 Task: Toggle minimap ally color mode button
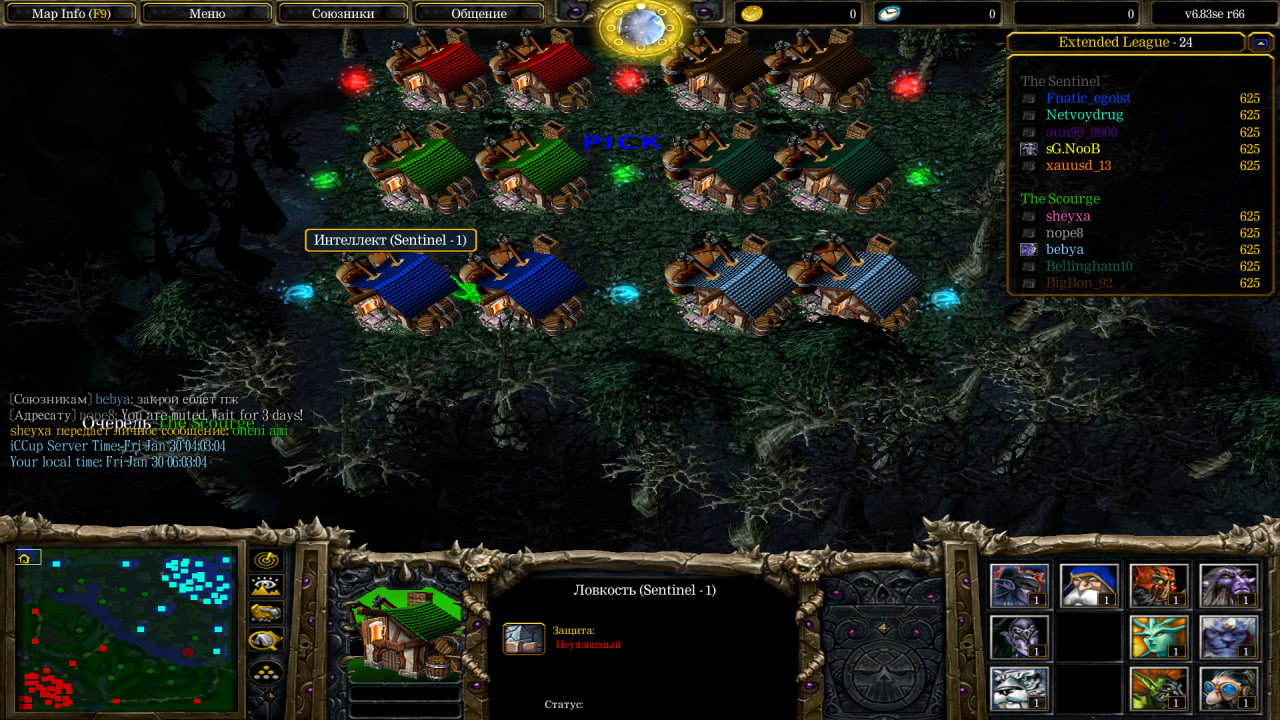pos(266,613)
